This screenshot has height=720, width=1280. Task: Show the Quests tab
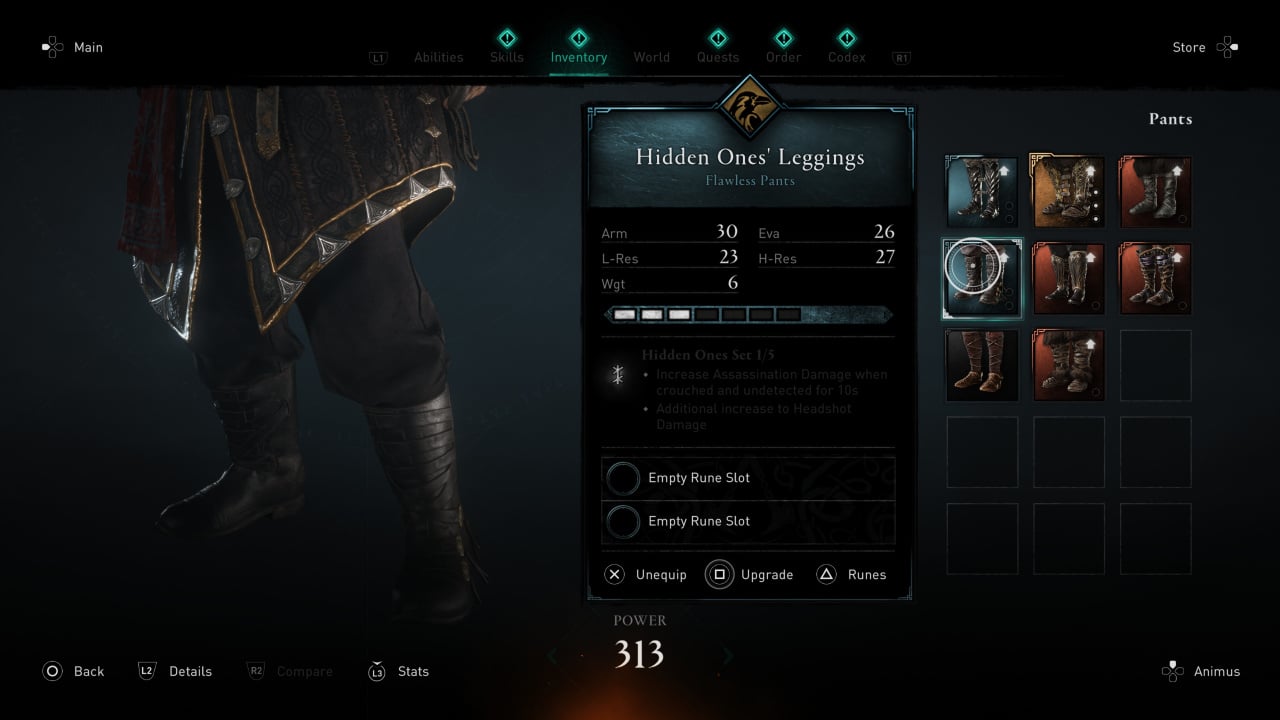718,56
